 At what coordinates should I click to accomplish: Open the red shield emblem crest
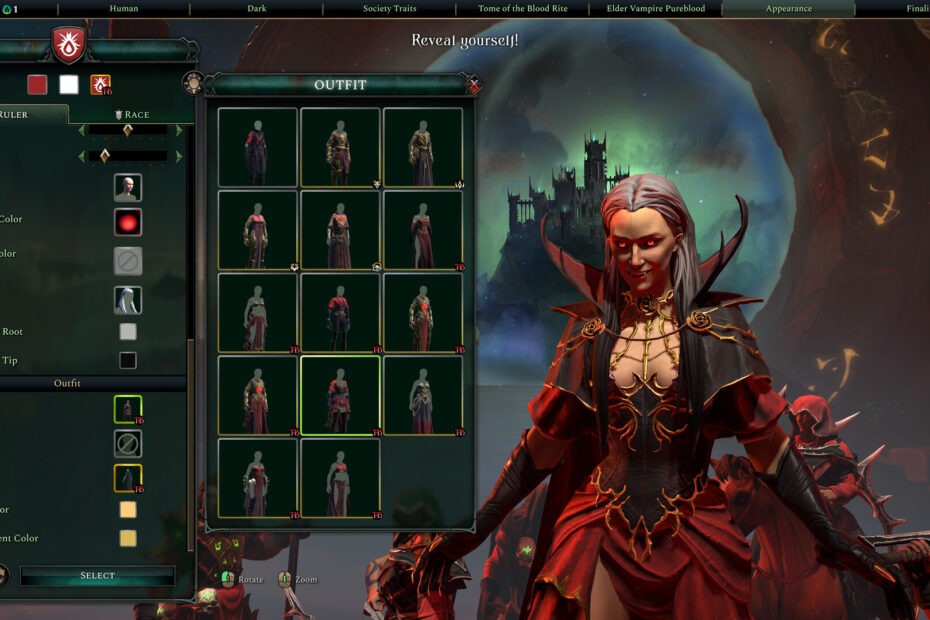click(x=69, y=44)
